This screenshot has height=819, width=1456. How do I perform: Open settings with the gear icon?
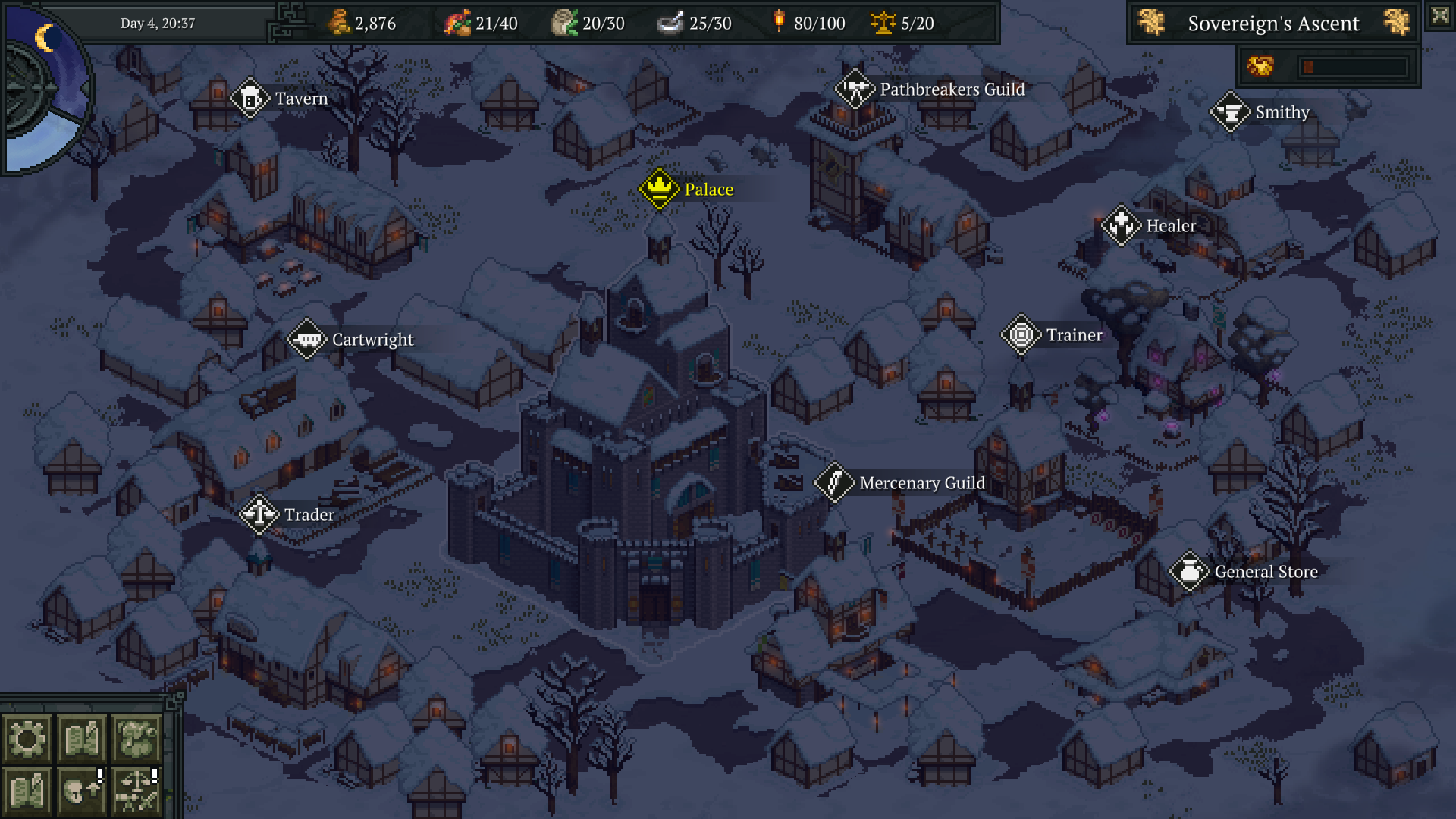coord(27,738)
